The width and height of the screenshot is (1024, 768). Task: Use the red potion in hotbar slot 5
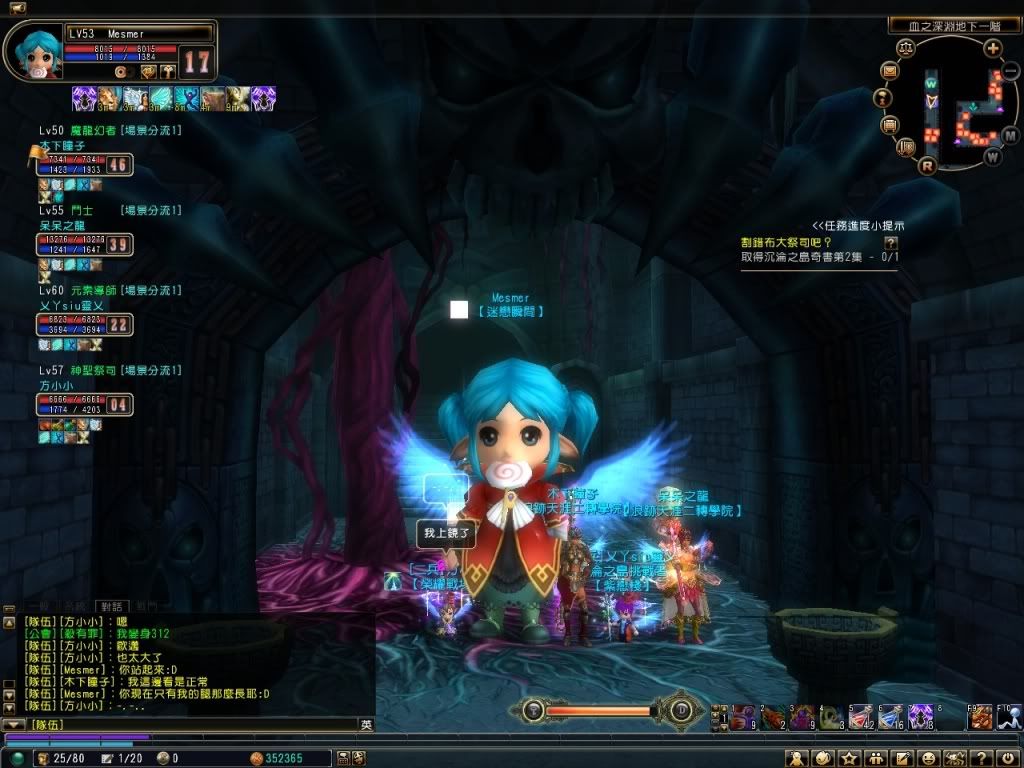tap(859, 716)
